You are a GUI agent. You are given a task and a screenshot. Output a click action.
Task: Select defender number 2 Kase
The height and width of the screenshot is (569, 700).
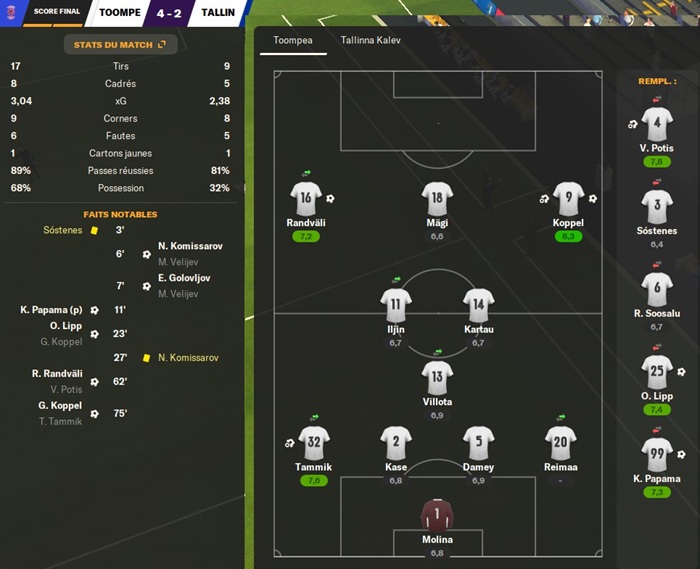click(x=396, y=442)
